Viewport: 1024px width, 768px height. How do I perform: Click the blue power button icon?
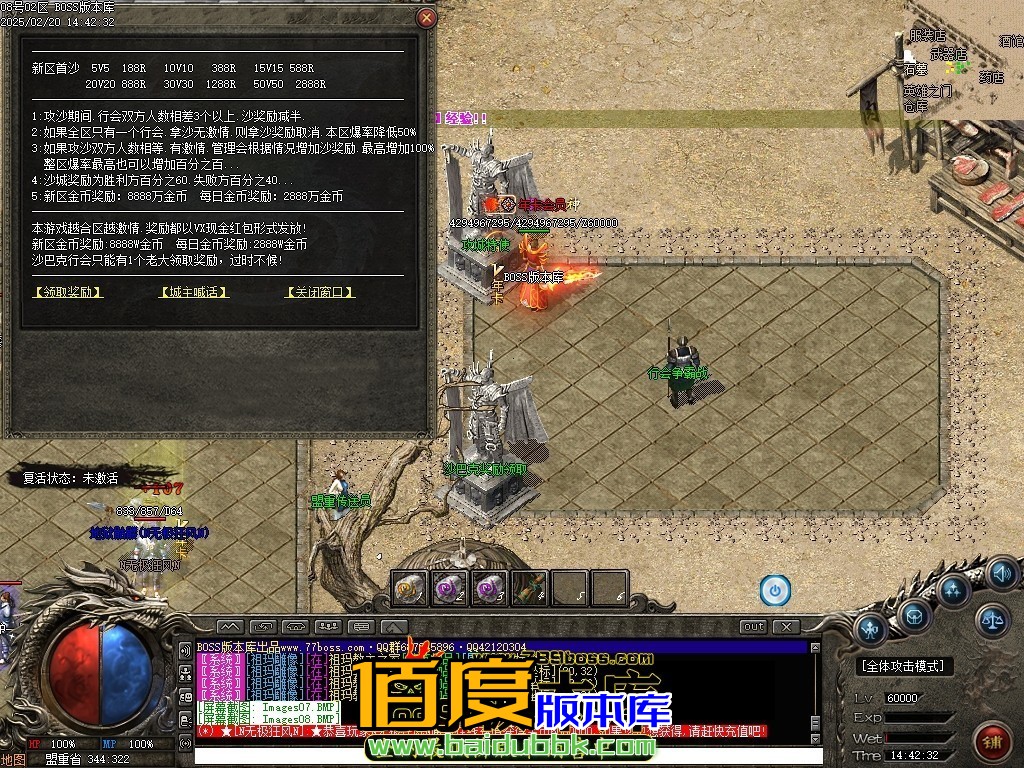point(775,590)
